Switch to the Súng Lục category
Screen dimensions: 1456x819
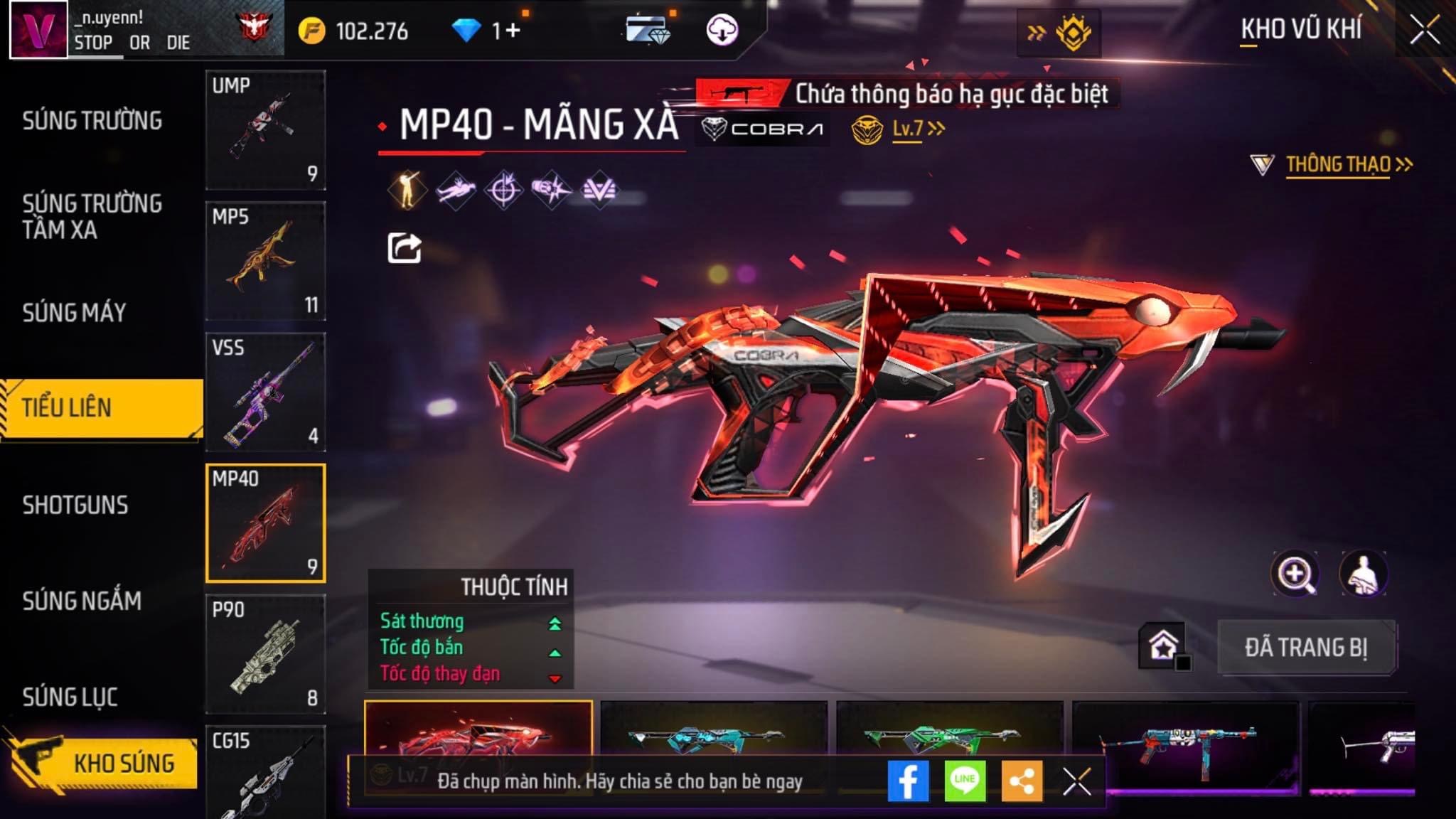(70, 697)
